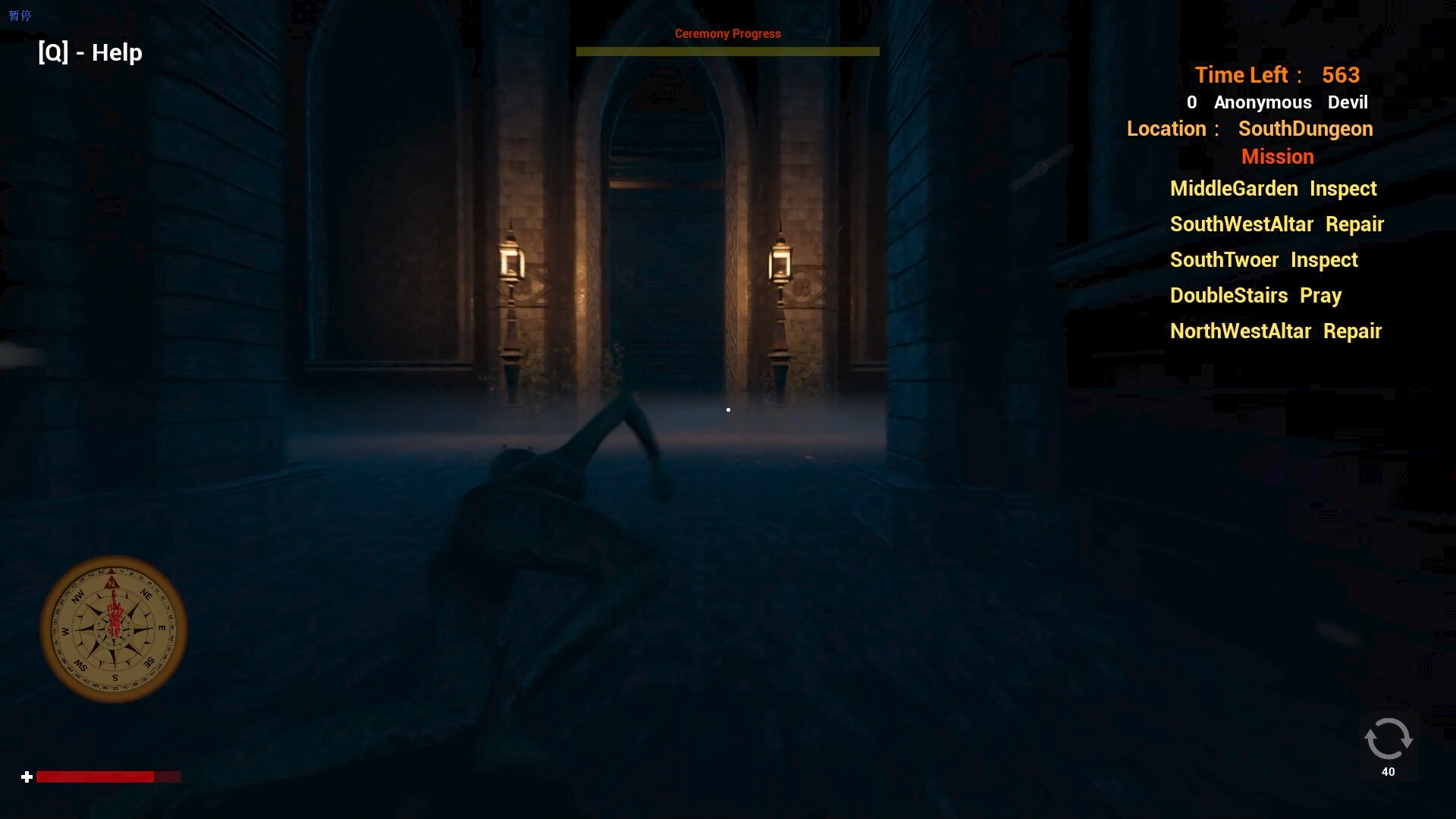Select the MiddleGarden Inspect mission

(1272, 189)
